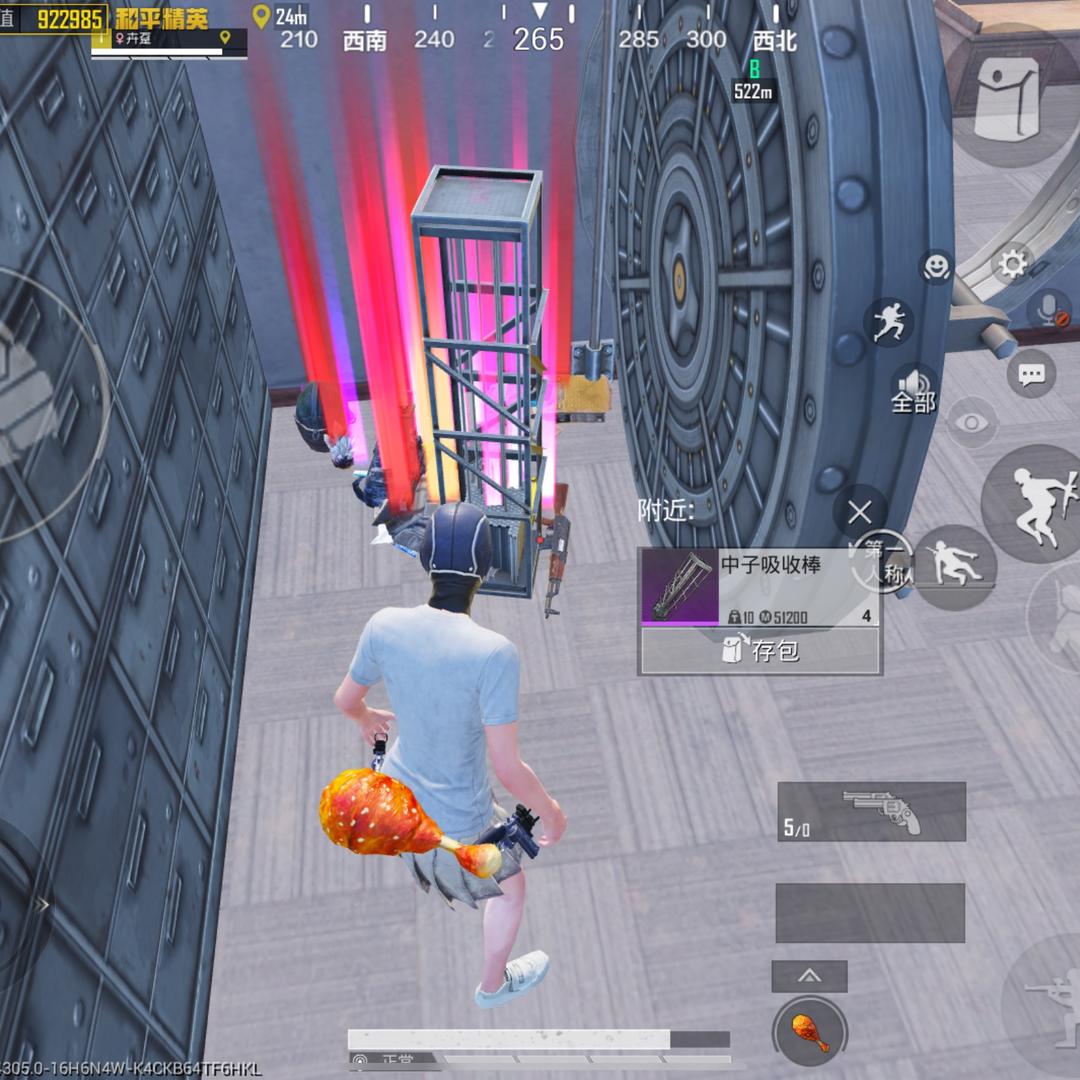The image size is (1080, 1080).
Task: Select the empty second weapon slot
Action: point(870,912)
